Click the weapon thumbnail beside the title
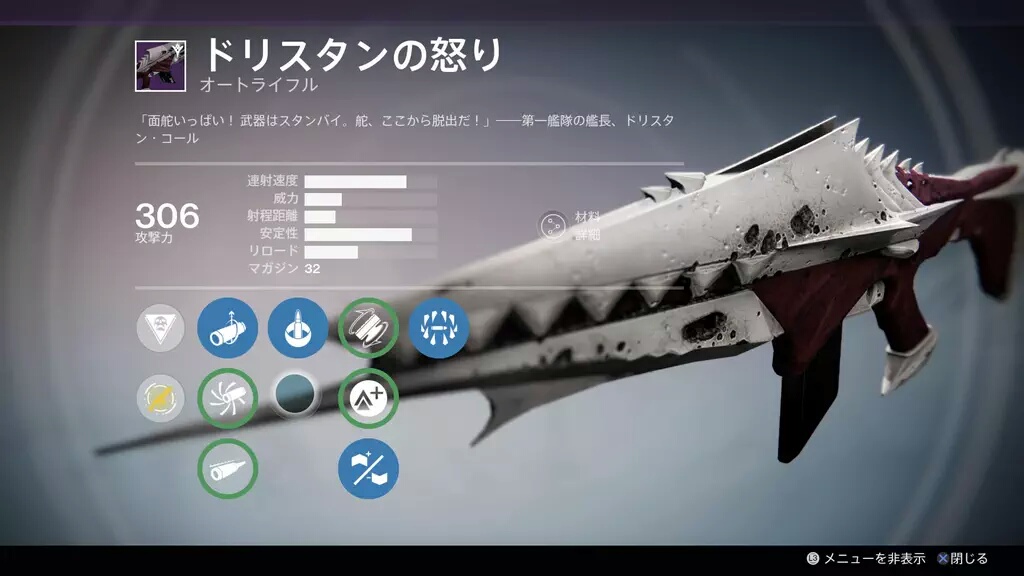 160,66
